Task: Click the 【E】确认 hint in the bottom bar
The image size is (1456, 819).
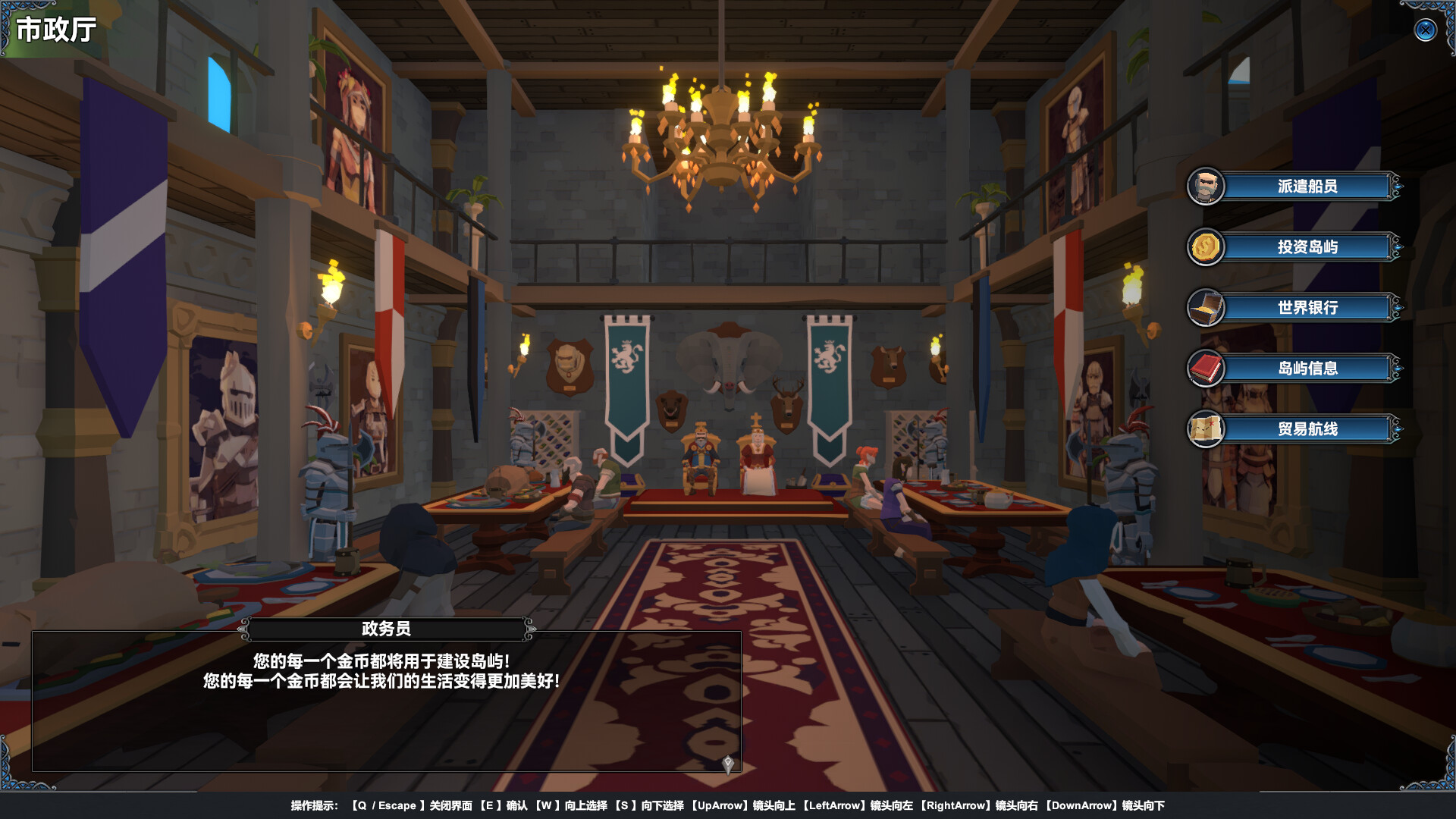Action: click(x=504, y=806)
